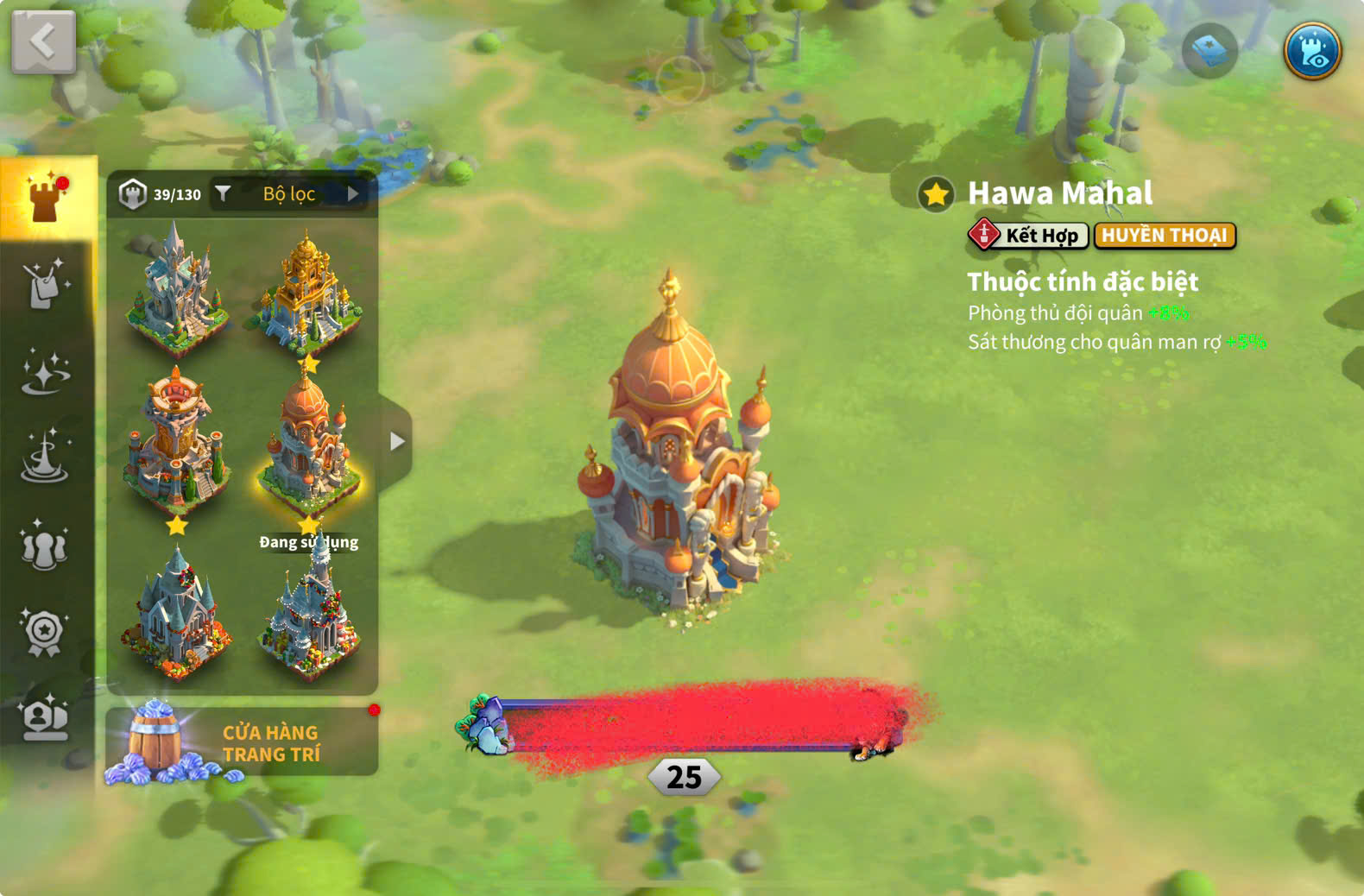Open the Bộ lọc filter

(x=289, y=194)
